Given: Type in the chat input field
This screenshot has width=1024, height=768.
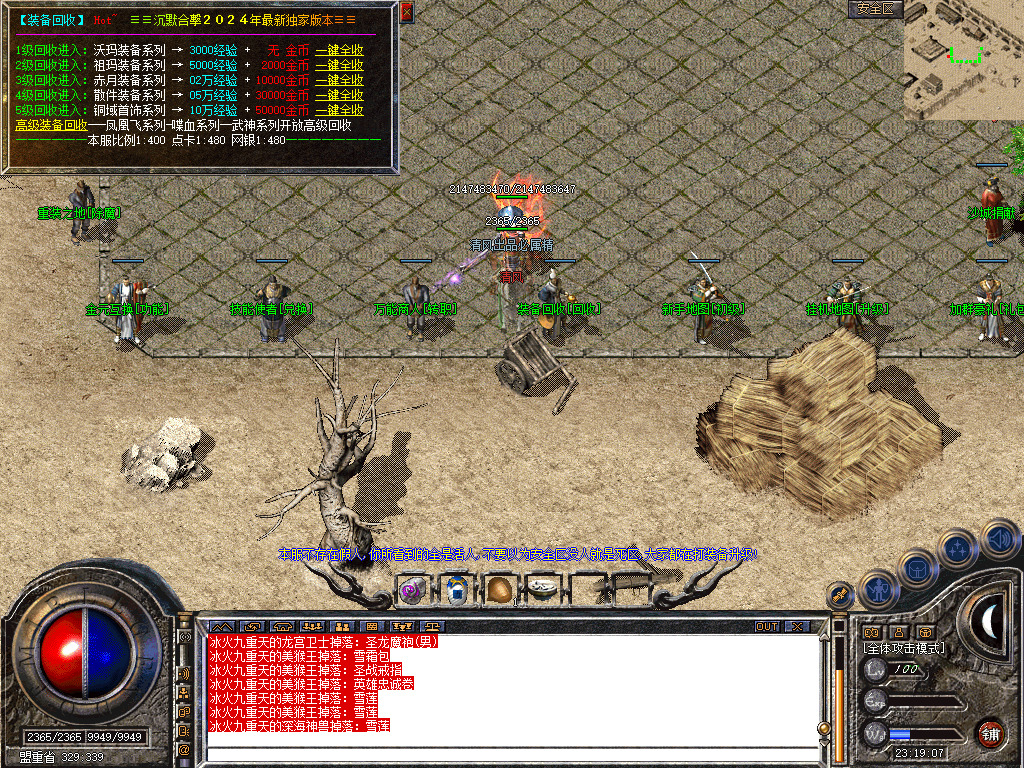Looking at the screenshot, I should click(x=510, y=751).
